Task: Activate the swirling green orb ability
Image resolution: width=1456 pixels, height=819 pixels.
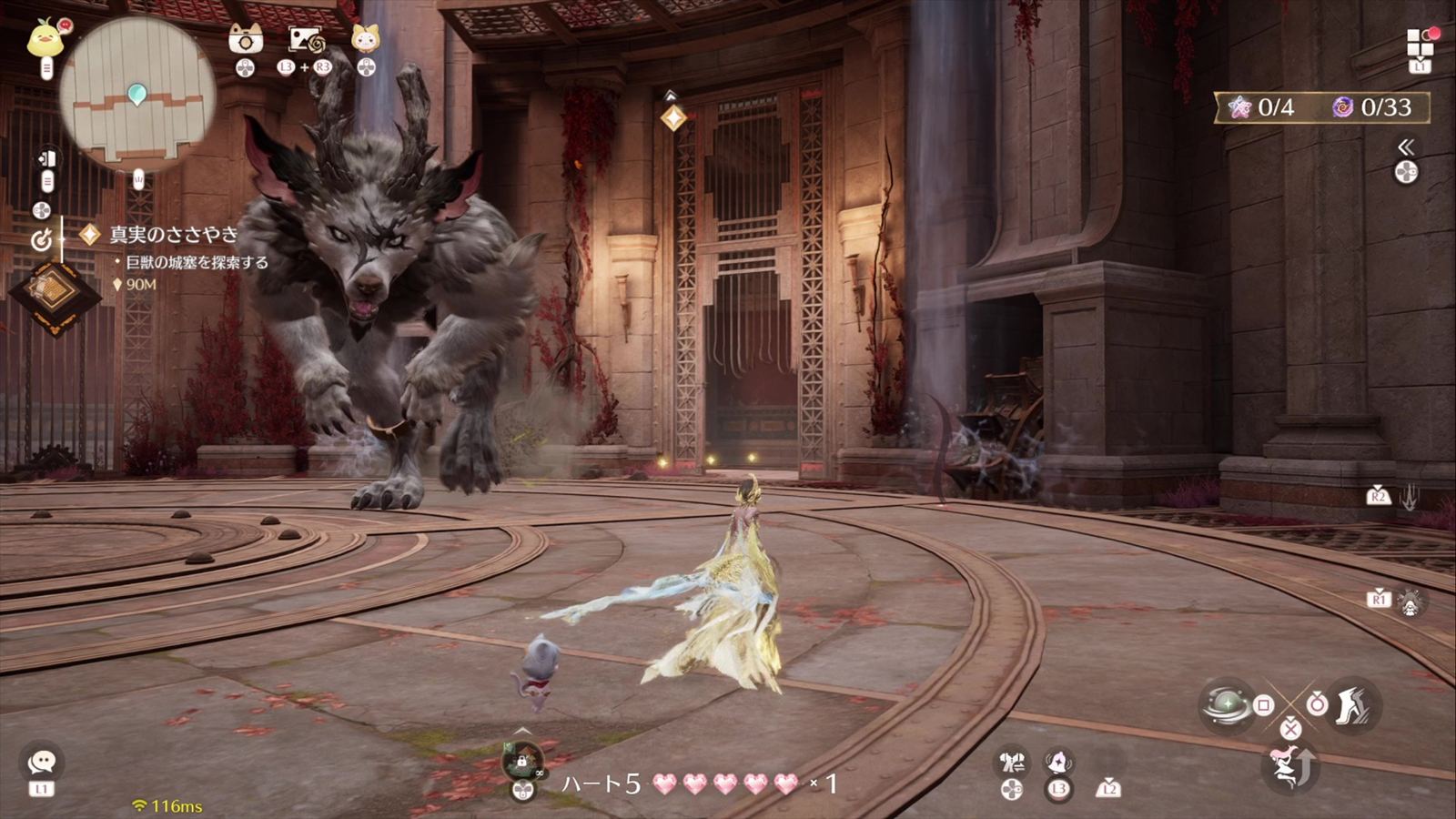Action: tap(1227, 704)
